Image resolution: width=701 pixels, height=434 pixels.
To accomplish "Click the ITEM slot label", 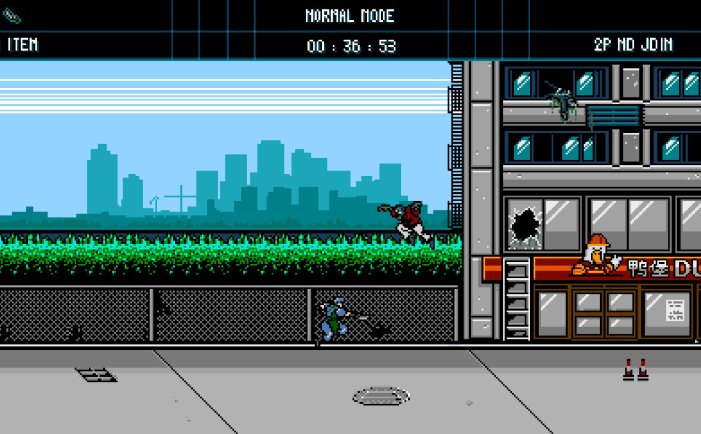I will (22, 45).
